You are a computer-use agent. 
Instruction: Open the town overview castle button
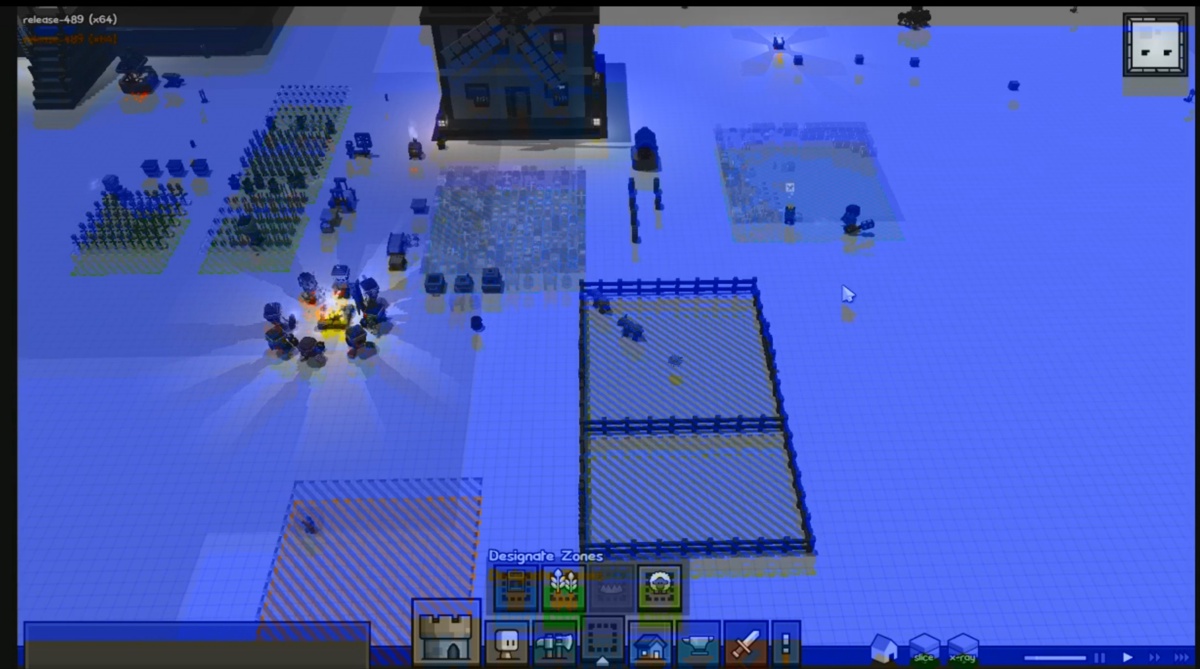click(446, 634)
